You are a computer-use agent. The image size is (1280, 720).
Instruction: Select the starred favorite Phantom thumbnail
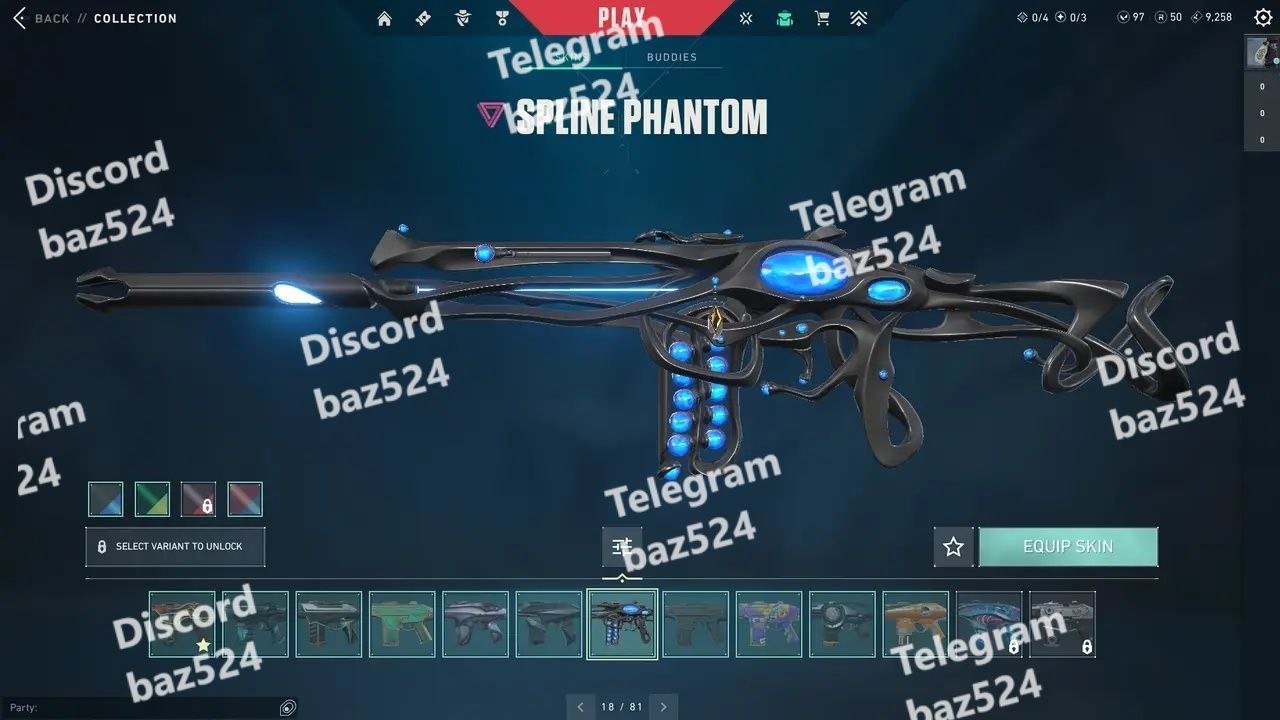(x=182, y=624)
